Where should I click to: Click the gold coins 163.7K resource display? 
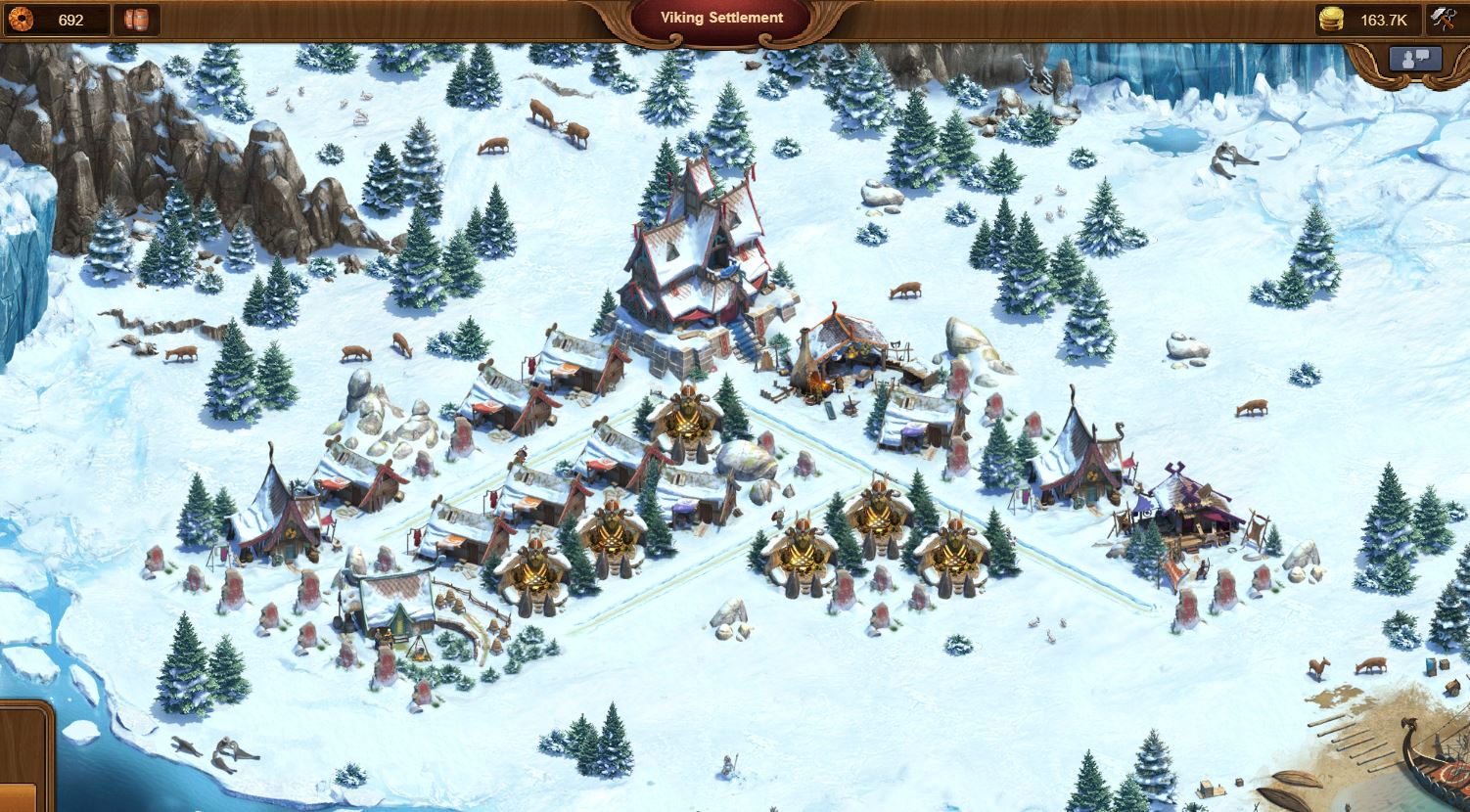(x=1369, y=20)
